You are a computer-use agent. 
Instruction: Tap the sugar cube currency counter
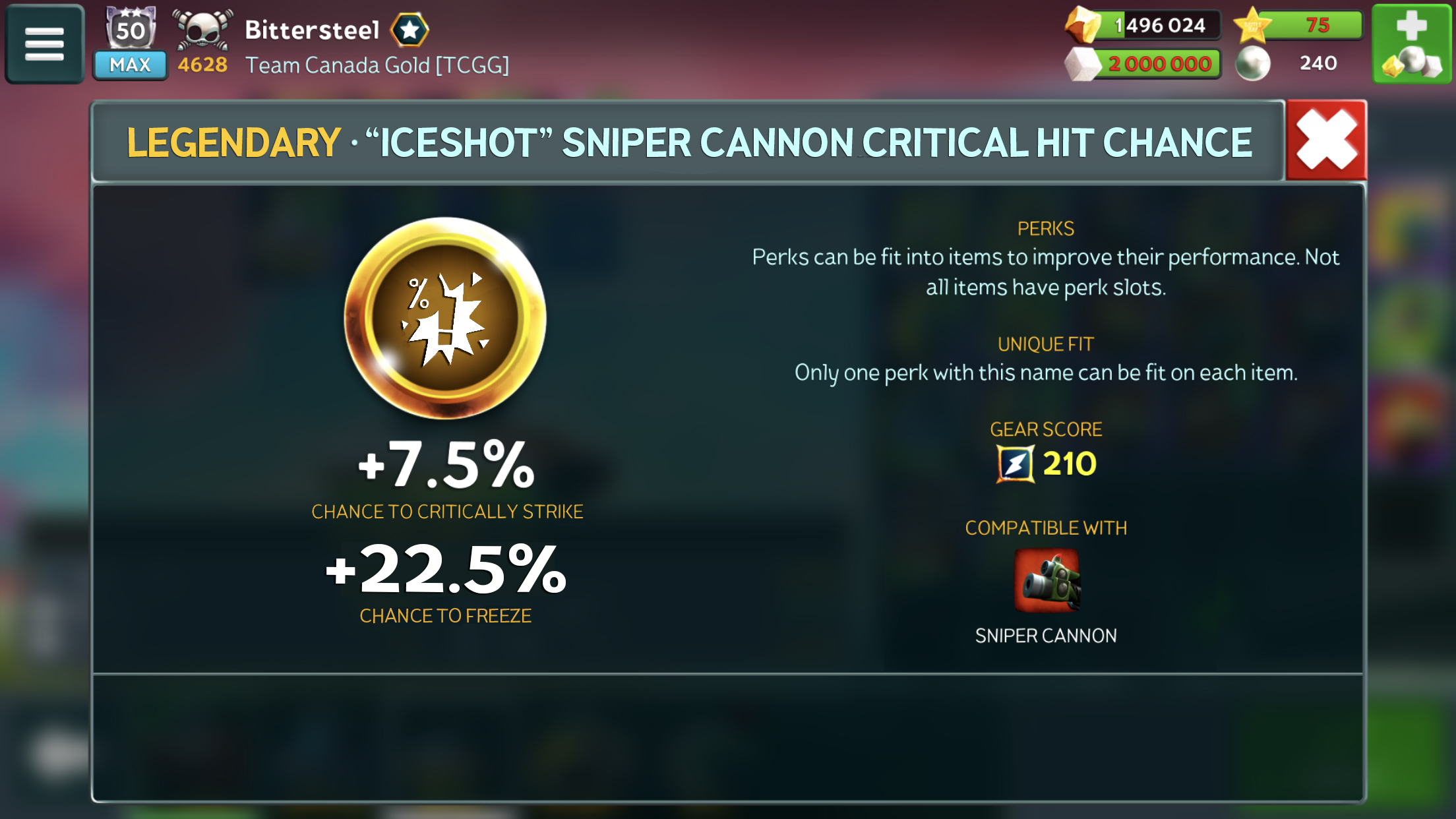tap(1144, 64)
